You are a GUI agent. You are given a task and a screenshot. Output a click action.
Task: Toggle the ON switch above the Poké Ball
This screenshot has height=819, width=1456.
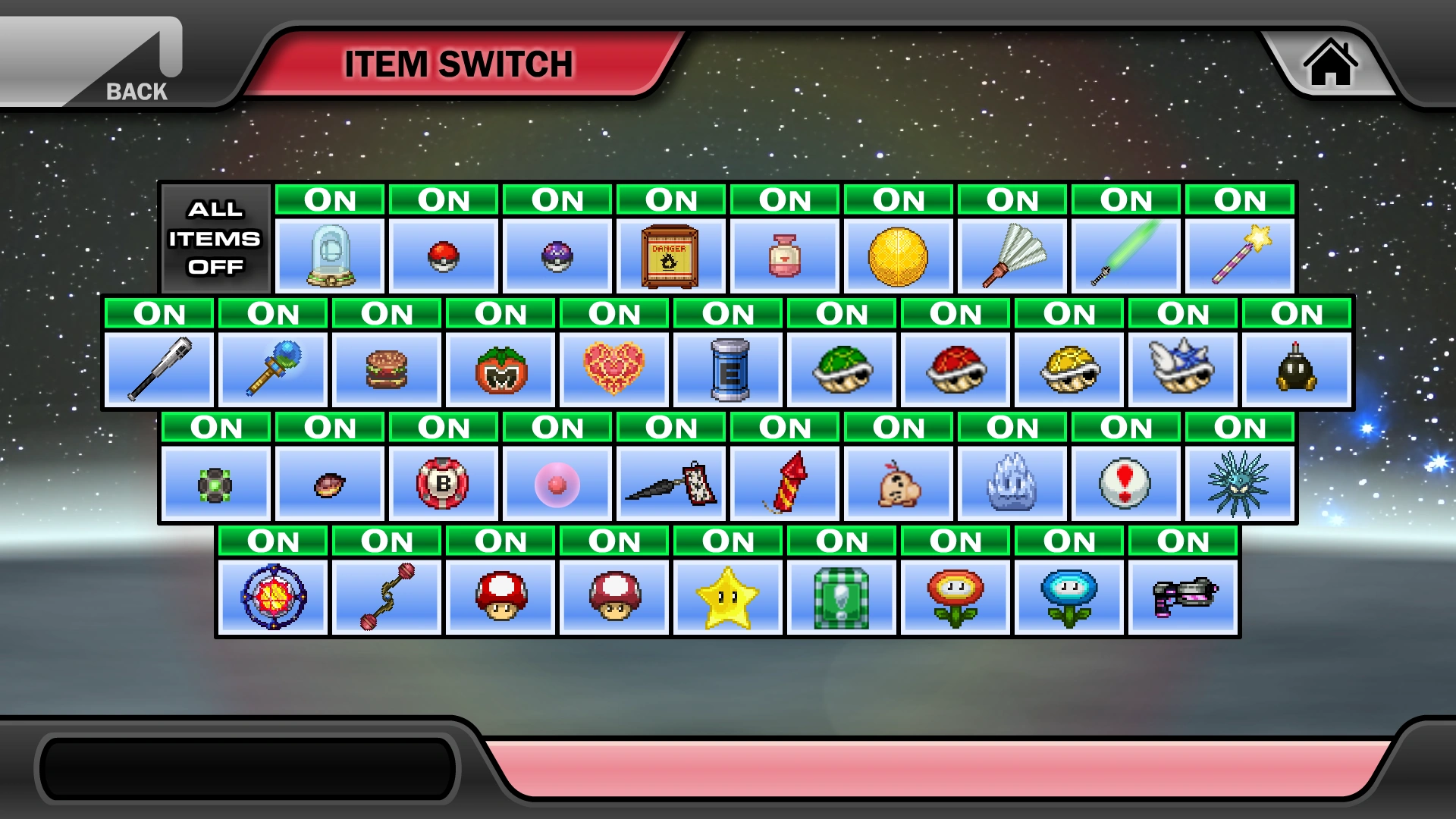point(444,199)
